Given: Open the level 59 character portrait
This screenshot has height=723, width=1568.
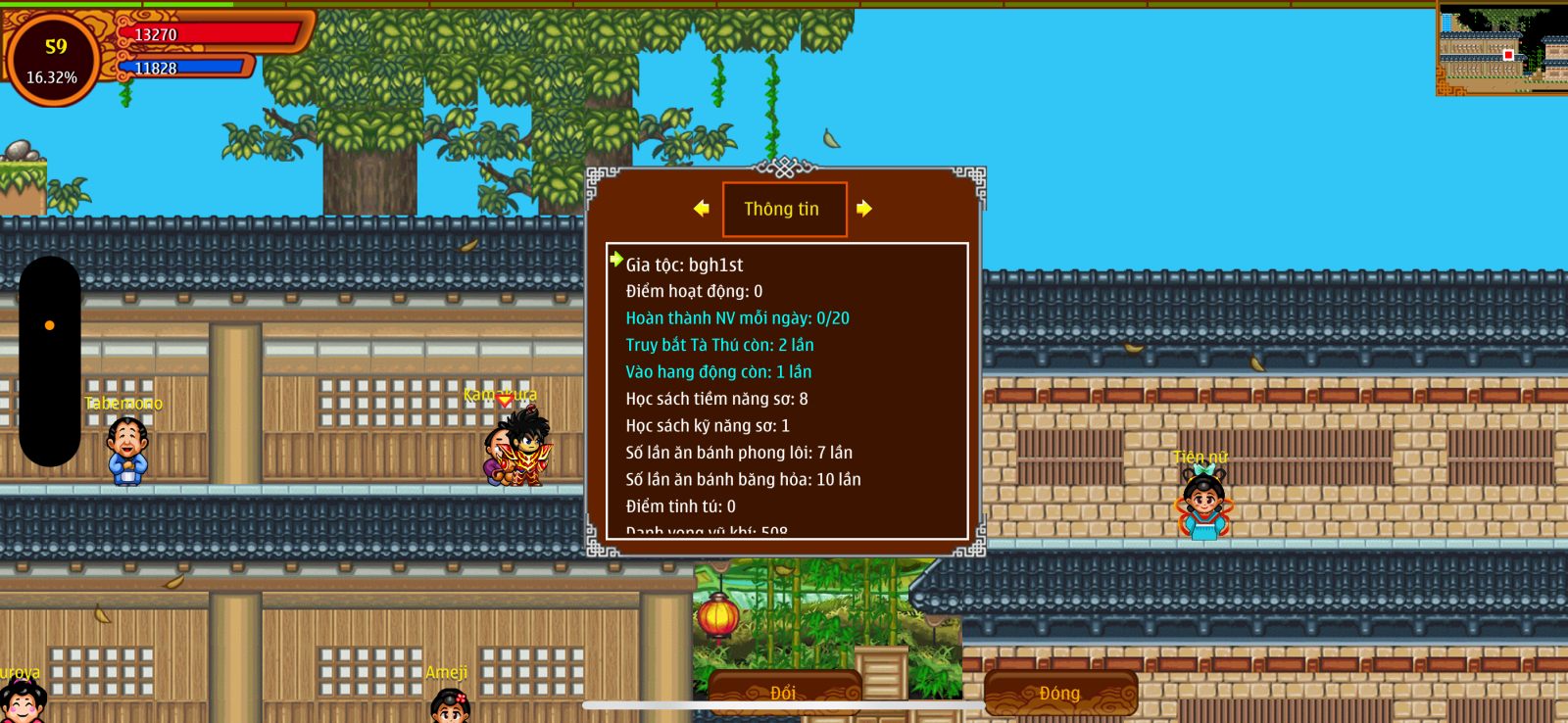Looking at the screenshot, I should point(53,59).
